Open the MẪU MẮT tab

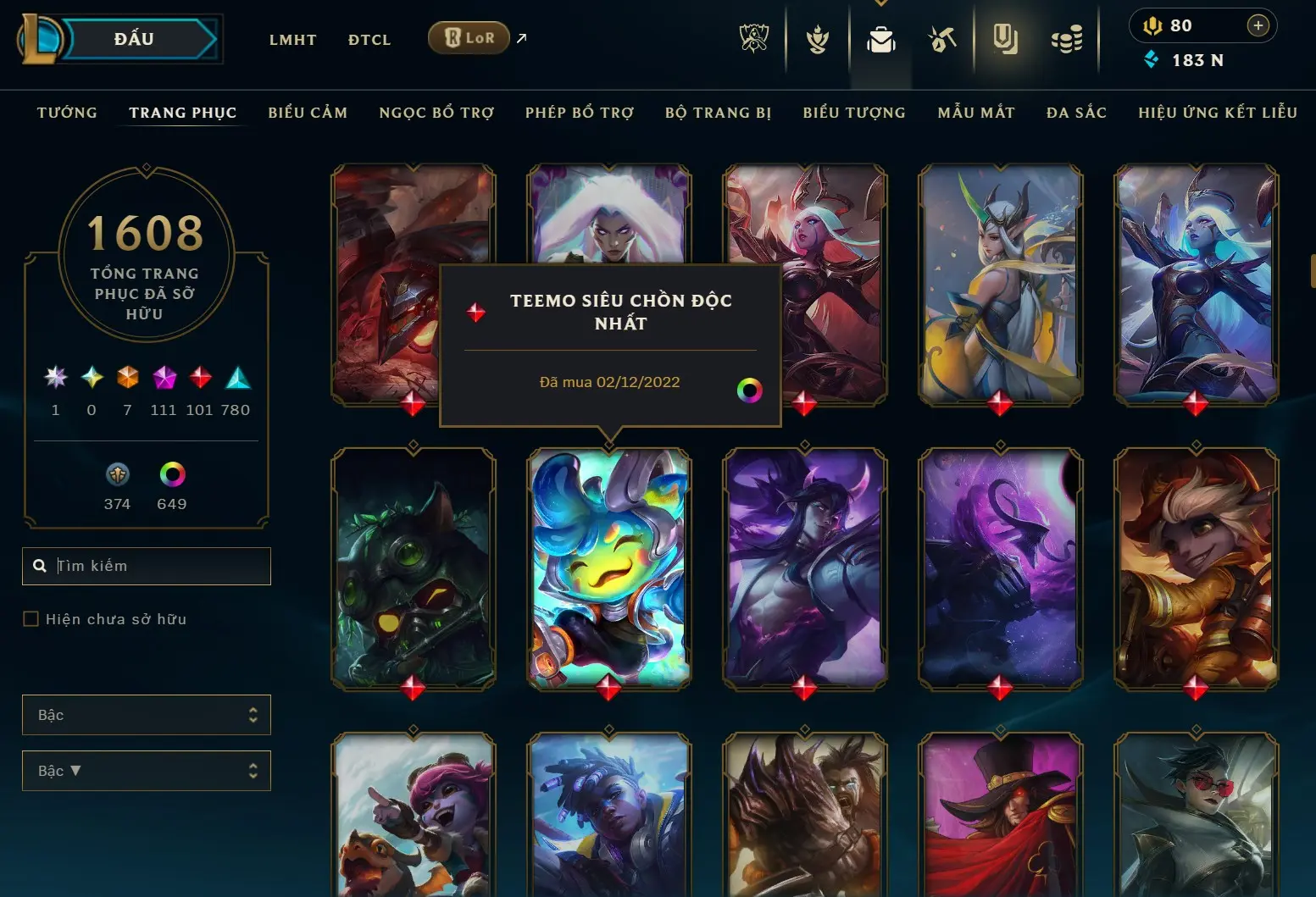coord(976,113)
